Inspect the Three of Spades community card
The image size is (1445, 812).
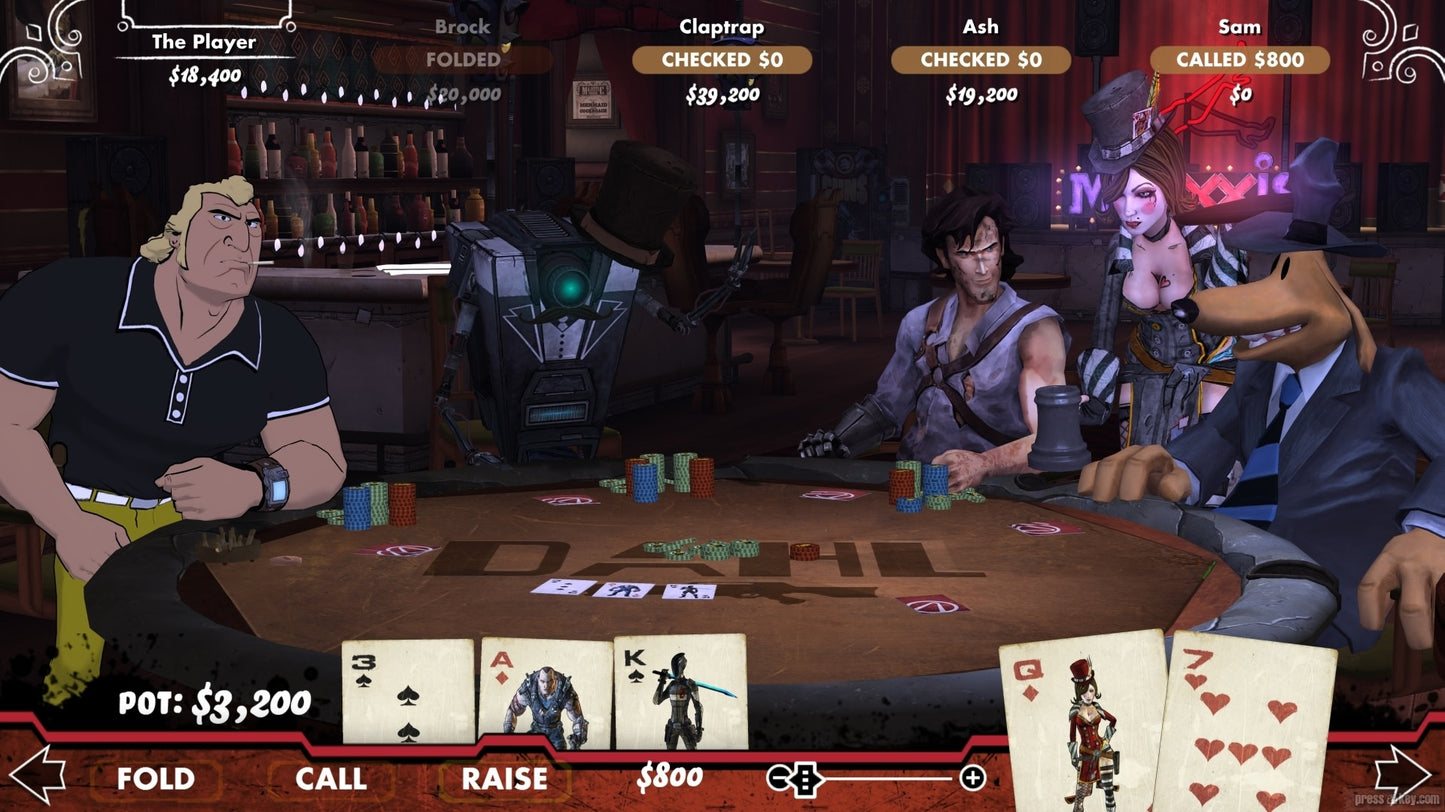coord(407,692)
